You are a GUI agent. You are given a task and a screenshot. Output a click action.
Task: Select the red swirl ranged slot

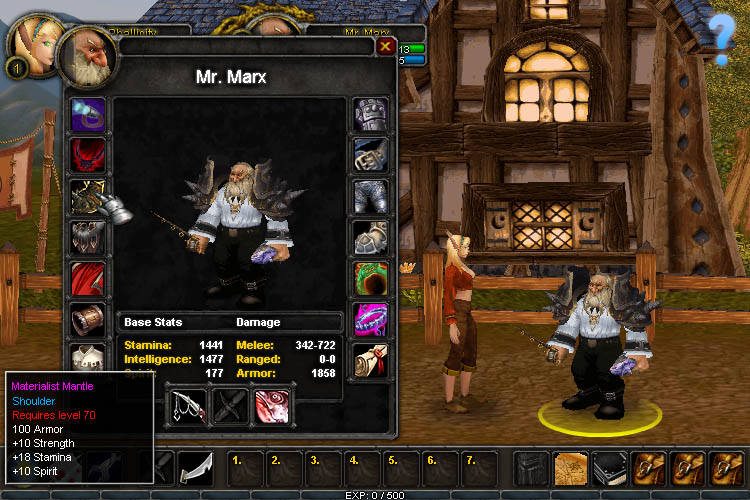272,407
